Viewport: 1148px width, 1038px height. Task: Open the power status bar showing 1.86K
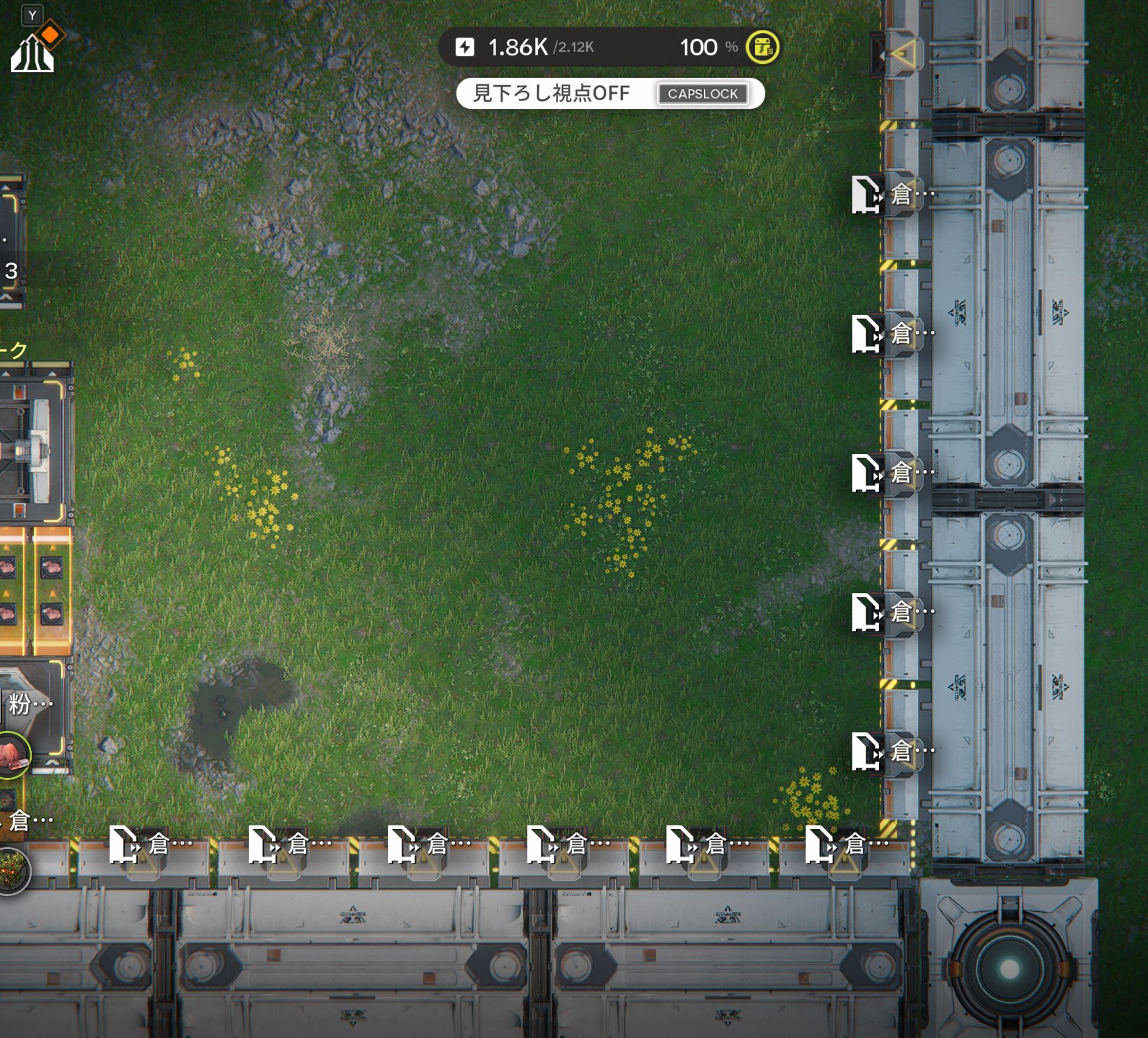pos(541,48)
